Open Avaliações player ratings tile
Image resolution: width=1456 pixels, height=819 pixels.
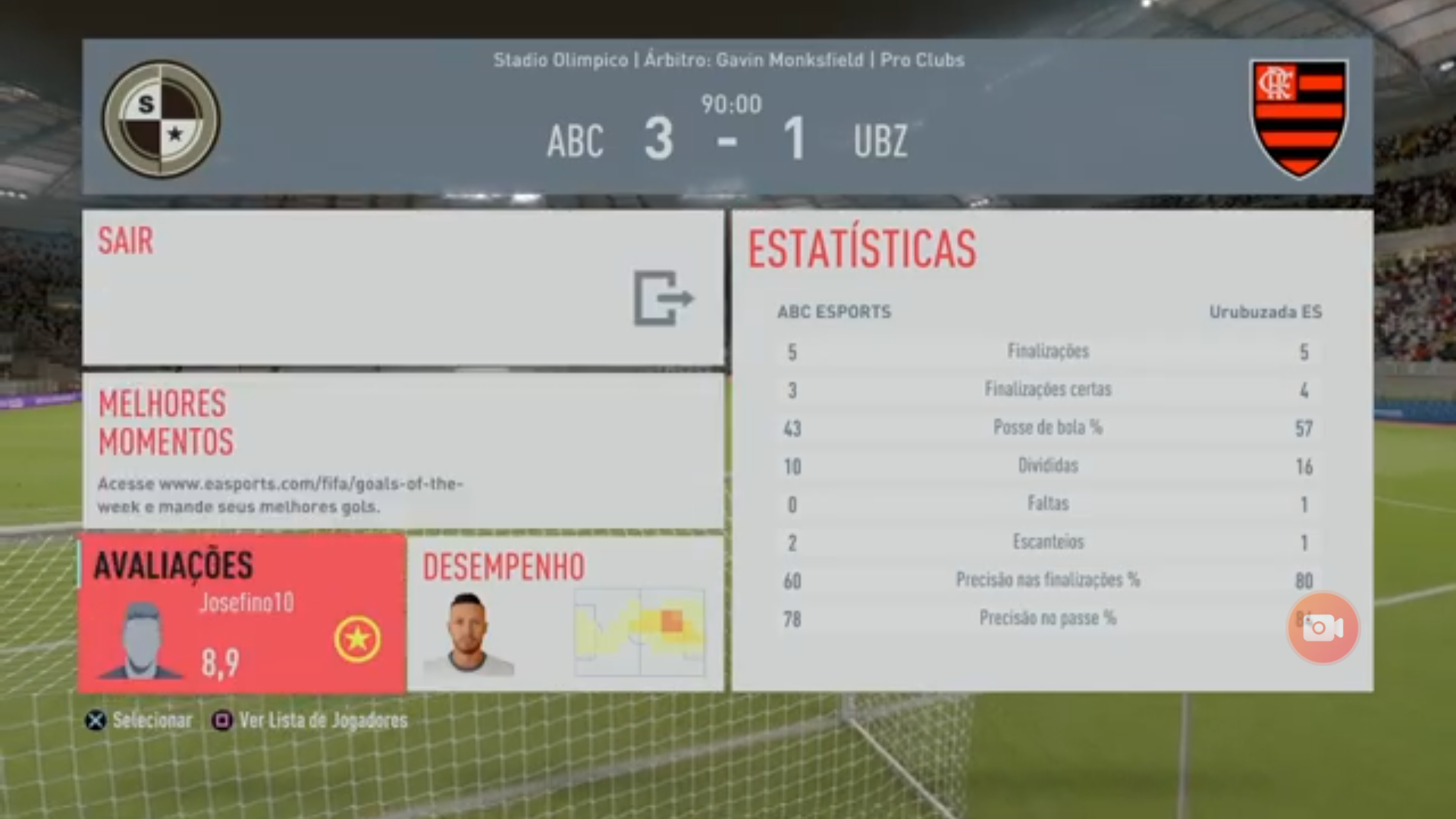point(242,614)
